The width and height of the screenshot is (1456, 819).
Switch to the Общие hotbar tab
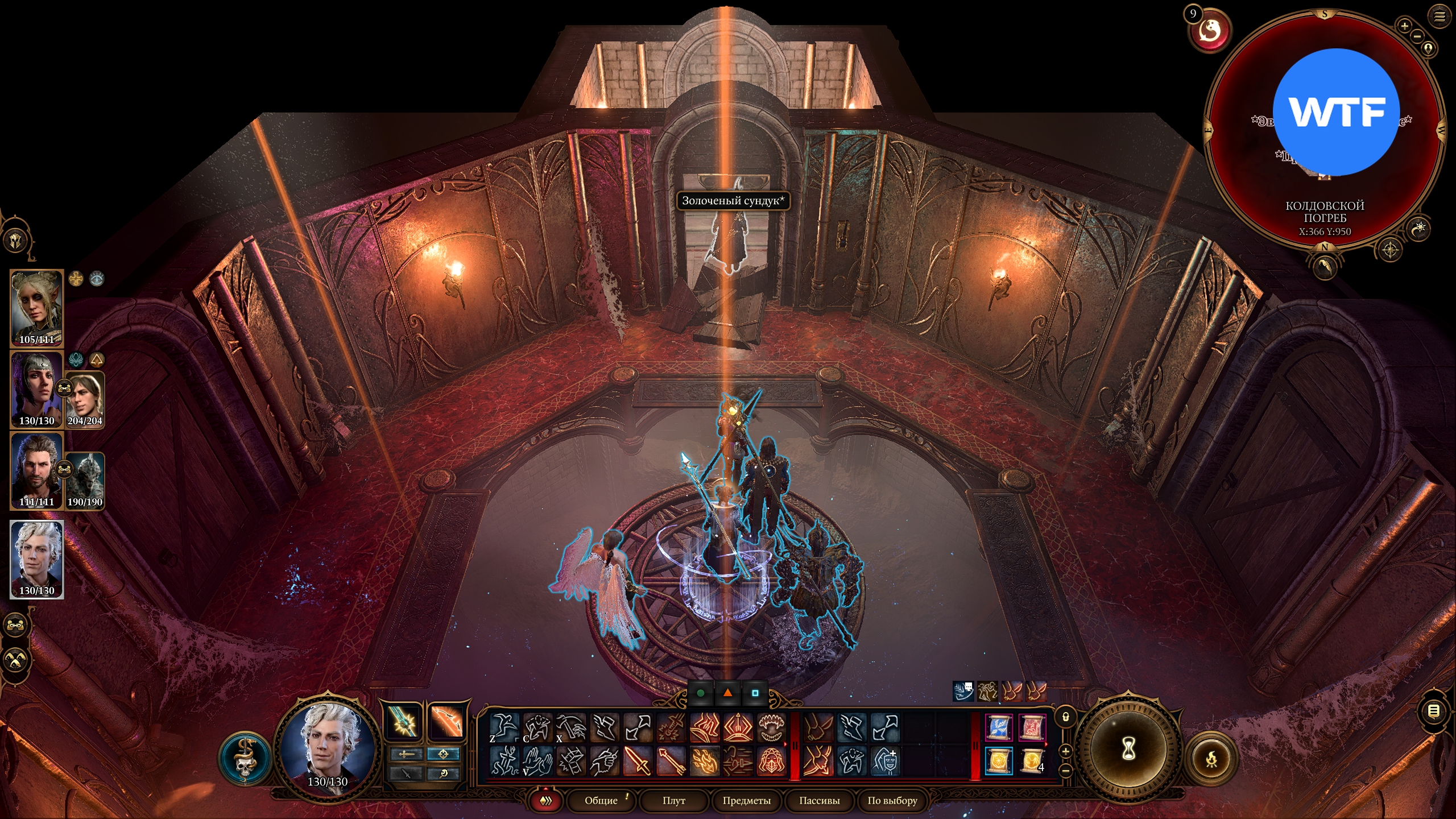pos(601,800)
